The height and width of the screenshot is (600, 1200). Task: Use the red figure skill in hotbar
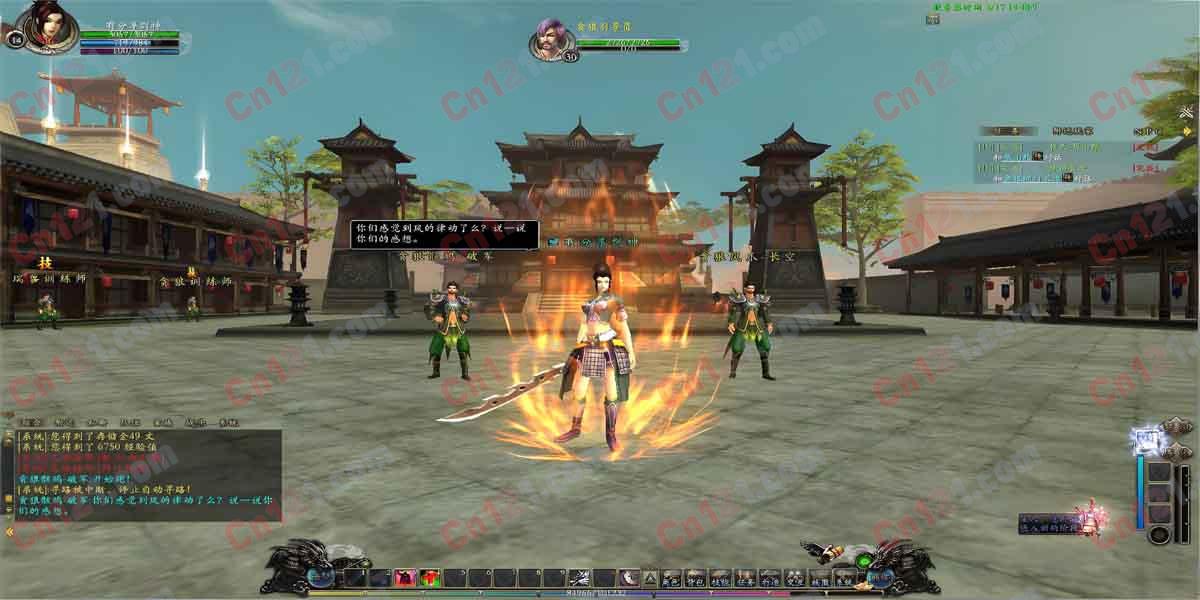(405, 577)
